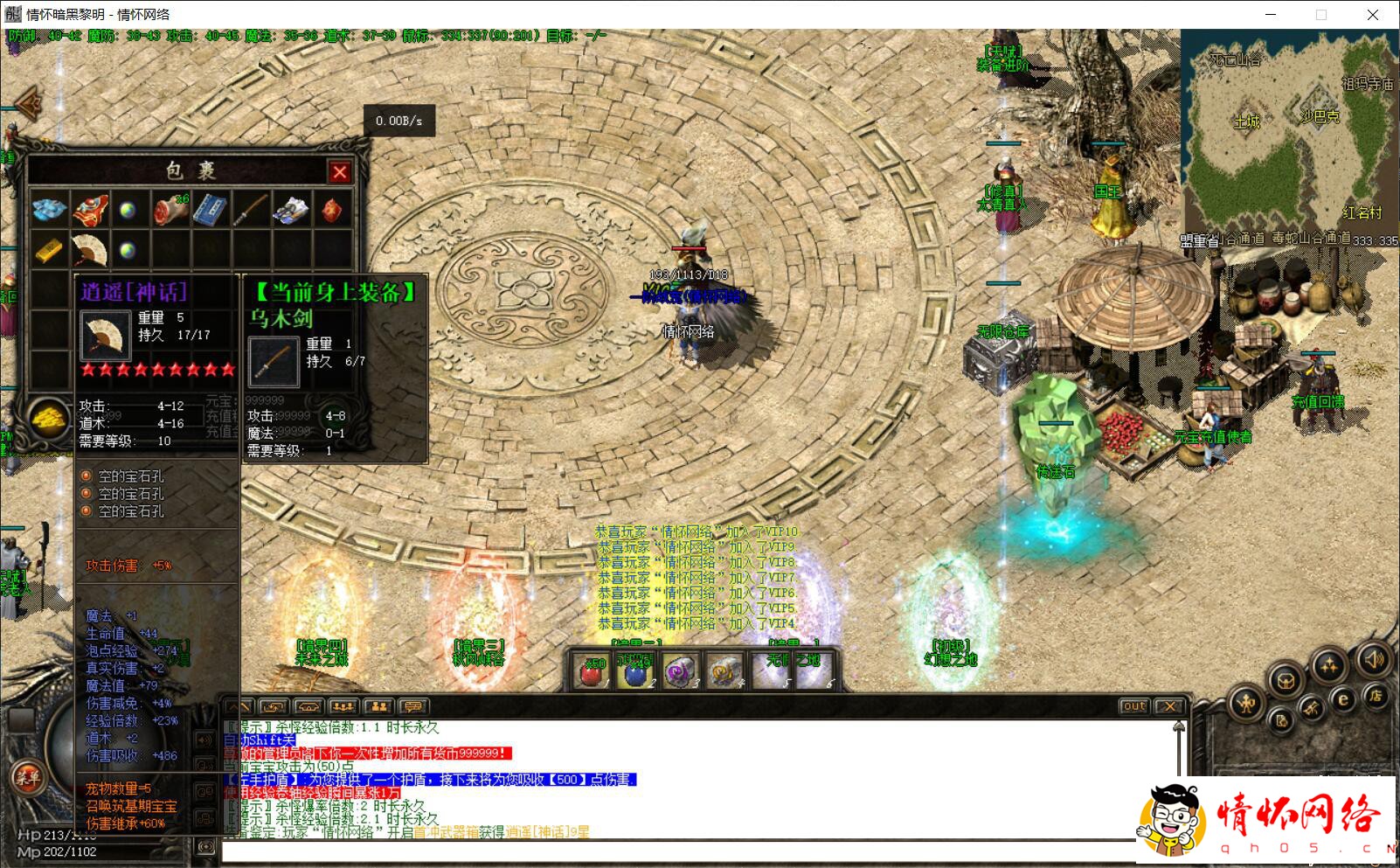Viewport: 1400px width, 868px height.
Task: Click the gold ingot pile icon
Action: pyautogui.click(x=50, y=420)
